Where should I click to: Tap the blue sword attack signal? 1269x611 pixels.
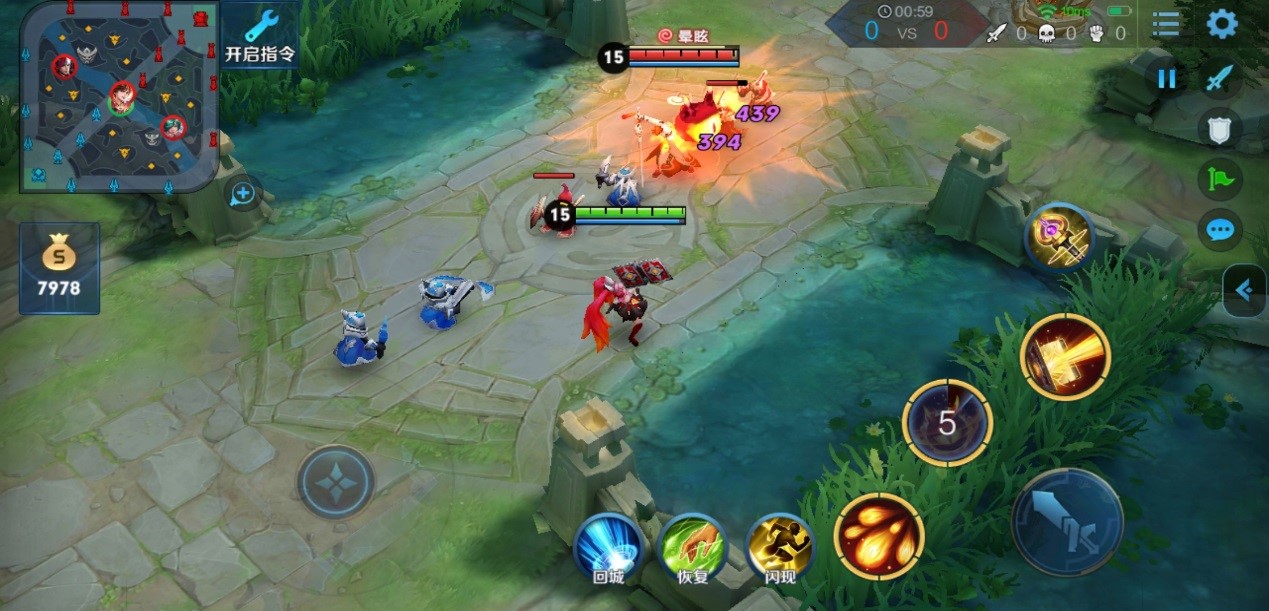click(1219, 78)
